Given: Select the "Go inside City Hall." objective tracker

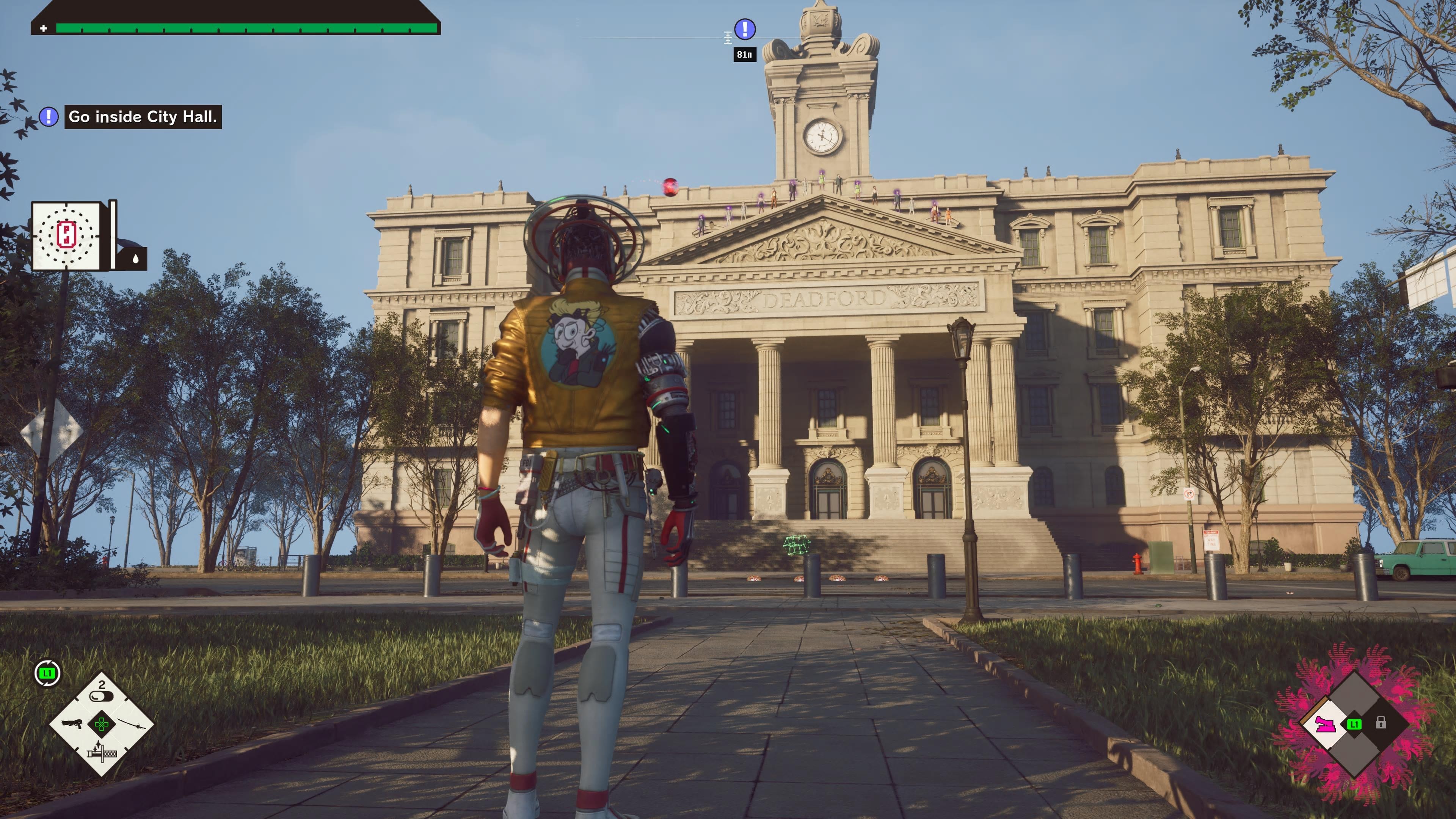Looking at the screenshot, I should click(x=143, y=117).
